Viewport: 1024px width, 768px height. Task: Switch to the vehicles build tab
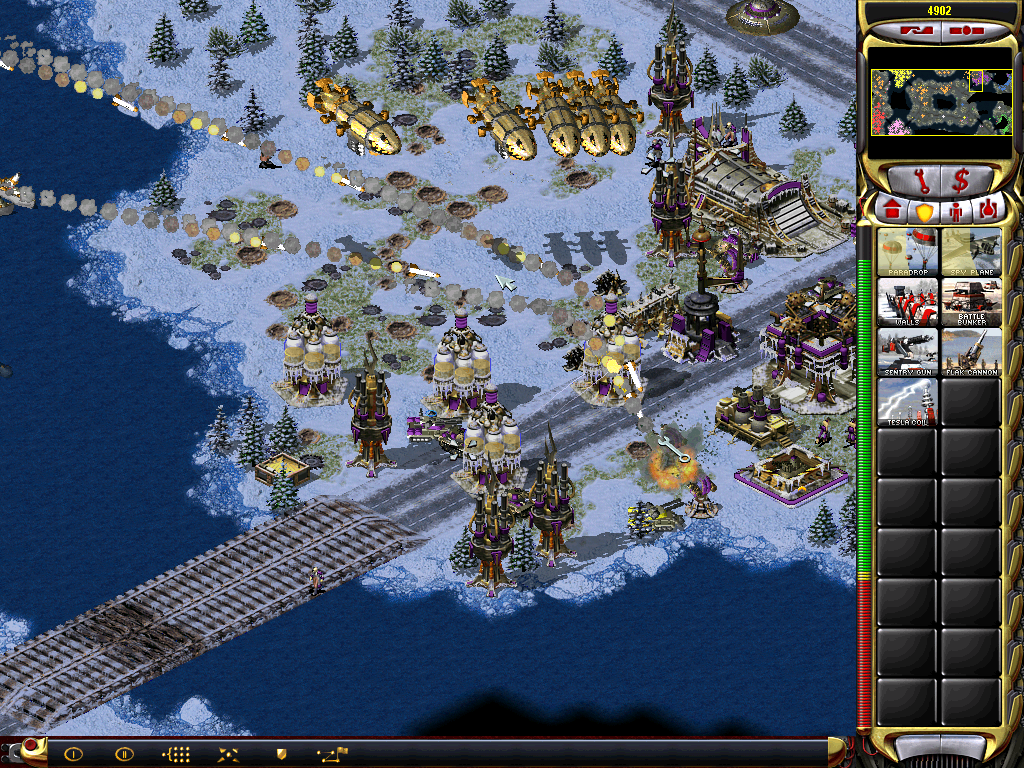click(x=988, y=211)
